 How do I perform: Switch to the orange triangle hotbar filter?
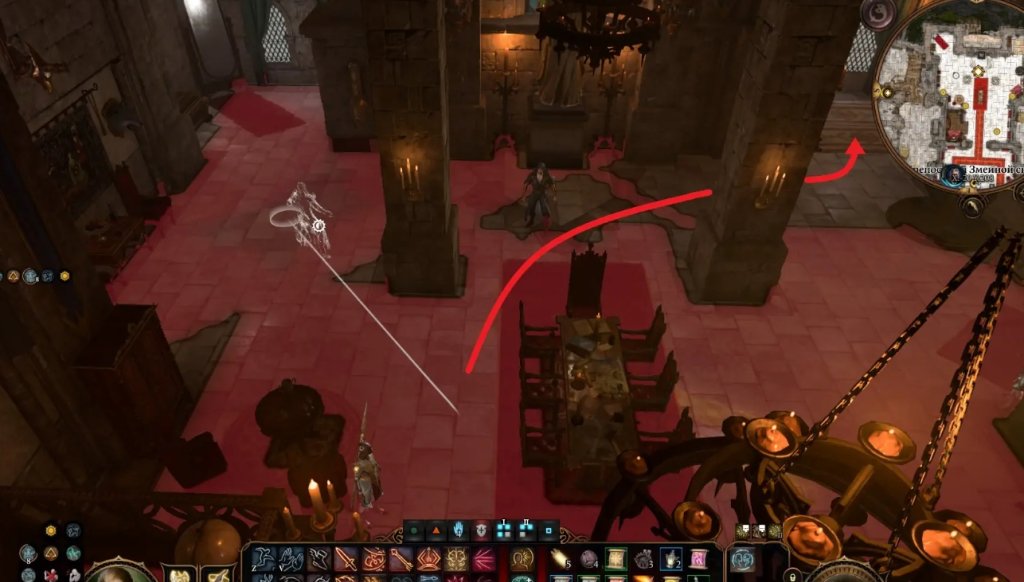click(436, 530)
